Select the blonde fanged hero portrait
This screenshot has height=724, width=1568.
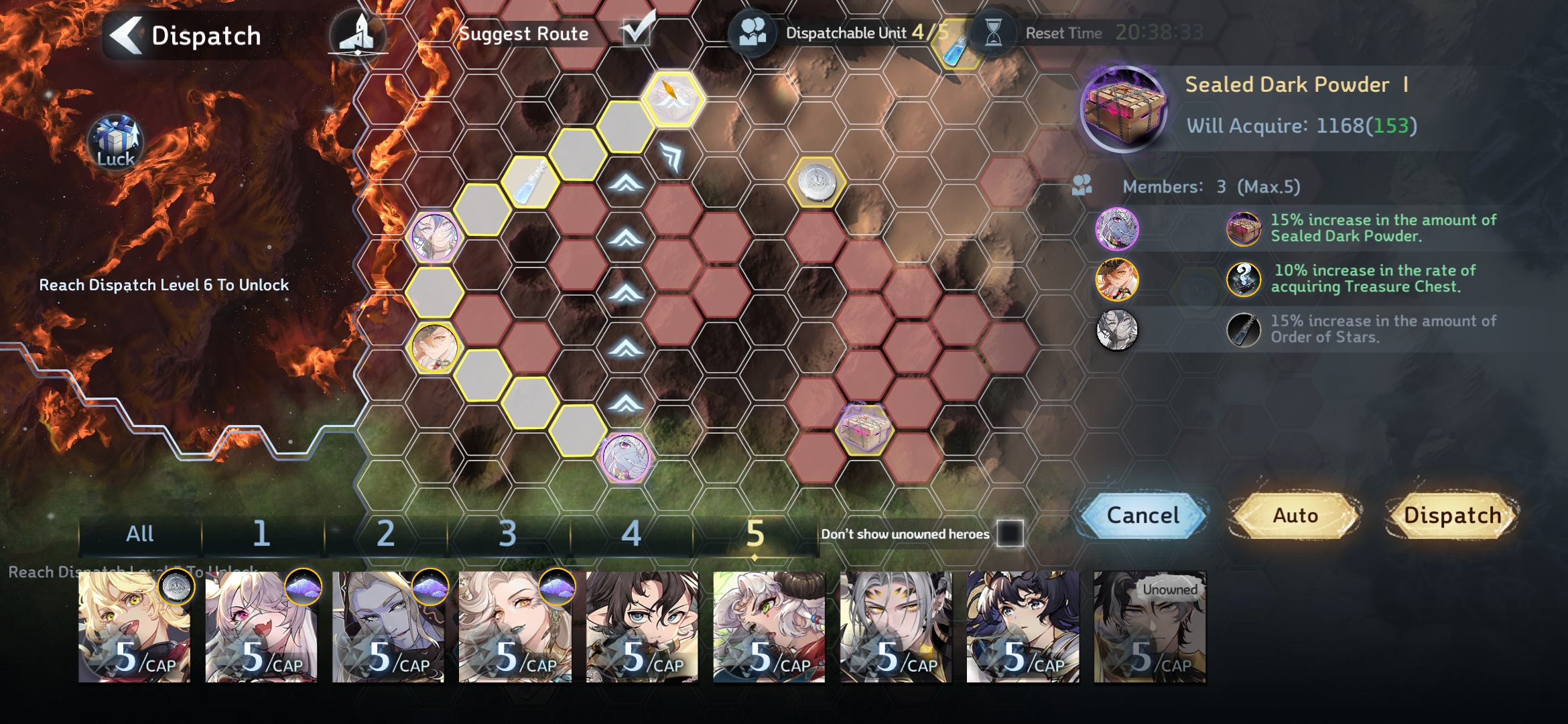(x=134, y=627)
